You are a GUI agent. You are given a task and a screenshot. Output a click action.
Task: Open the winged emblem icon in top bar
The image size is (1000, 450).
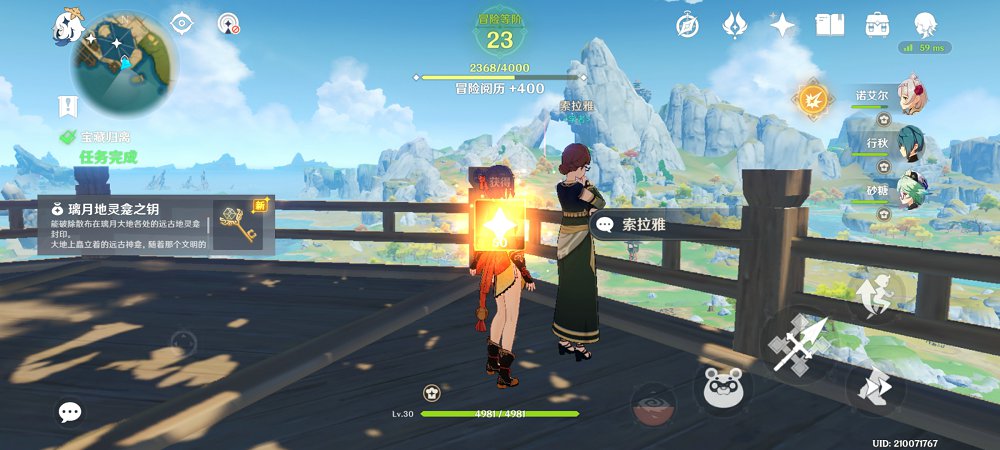point(736,25)
